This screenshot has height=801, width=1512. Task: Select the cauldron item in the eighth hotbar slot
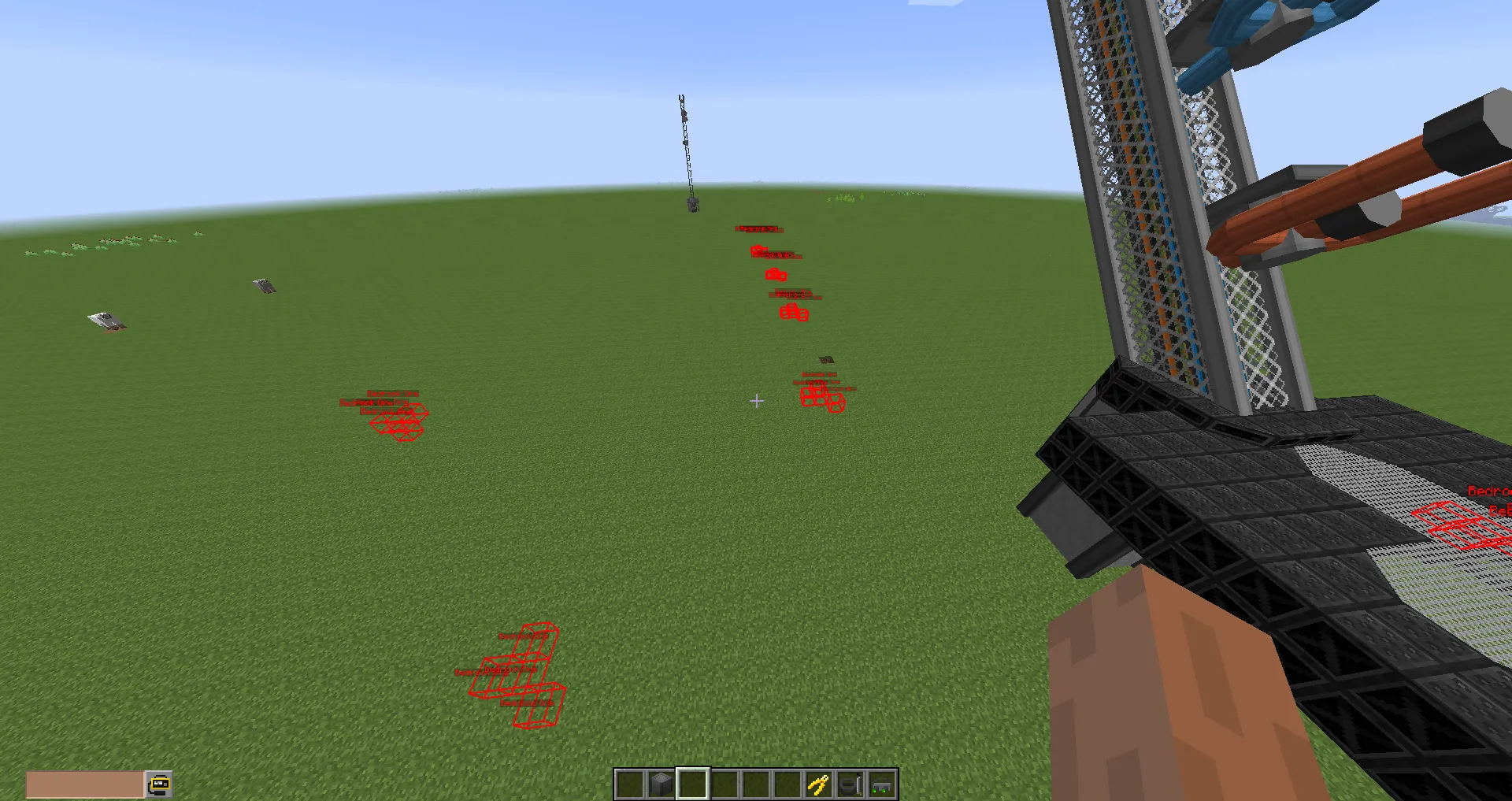849,784
